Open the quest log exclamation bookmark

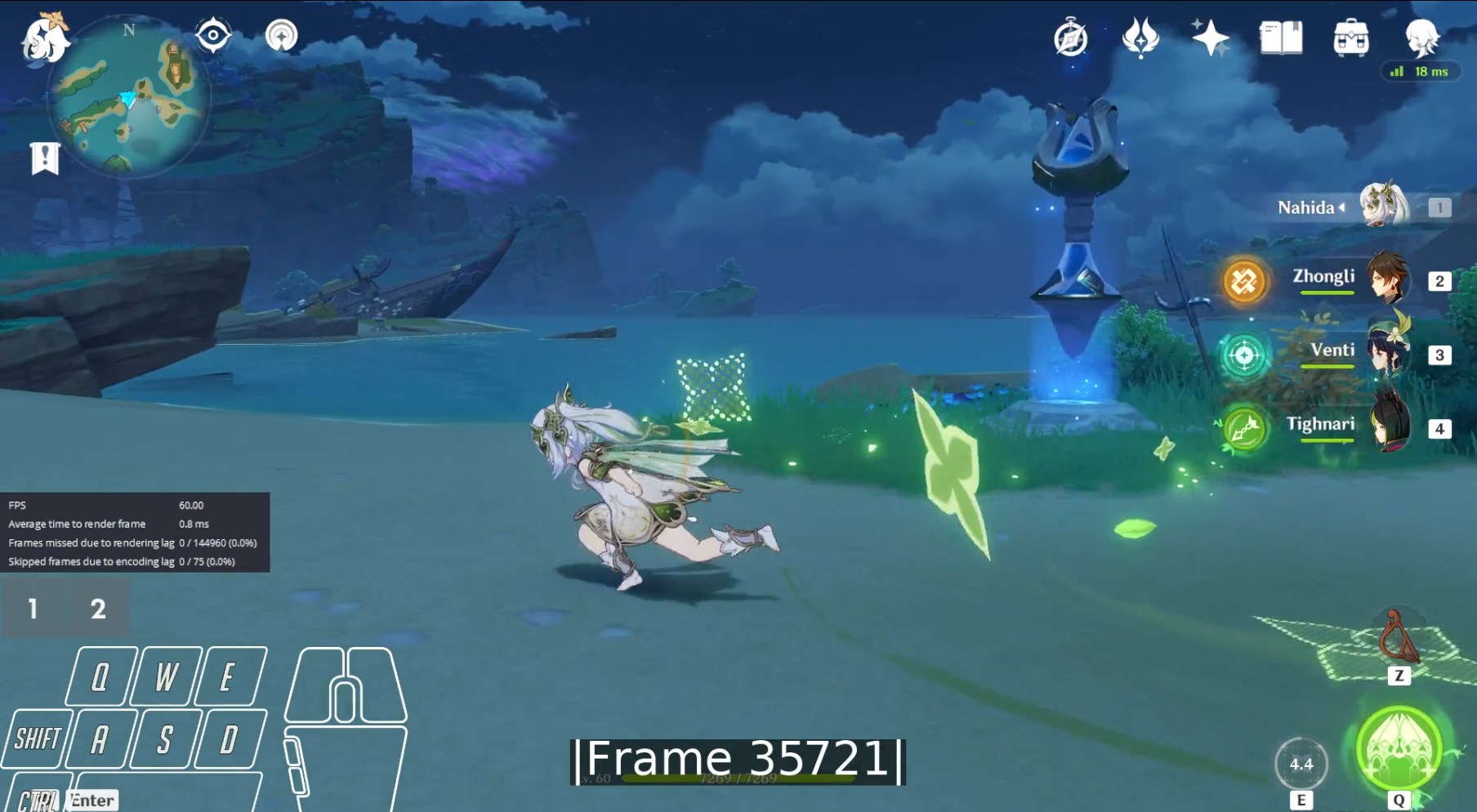(x=45, y=158)
